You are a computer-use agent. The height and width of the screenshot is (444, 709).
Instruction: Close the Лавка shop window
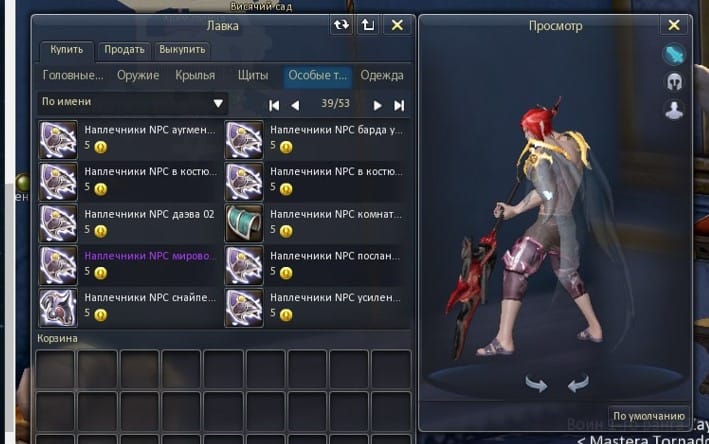[x=397, y=26]
